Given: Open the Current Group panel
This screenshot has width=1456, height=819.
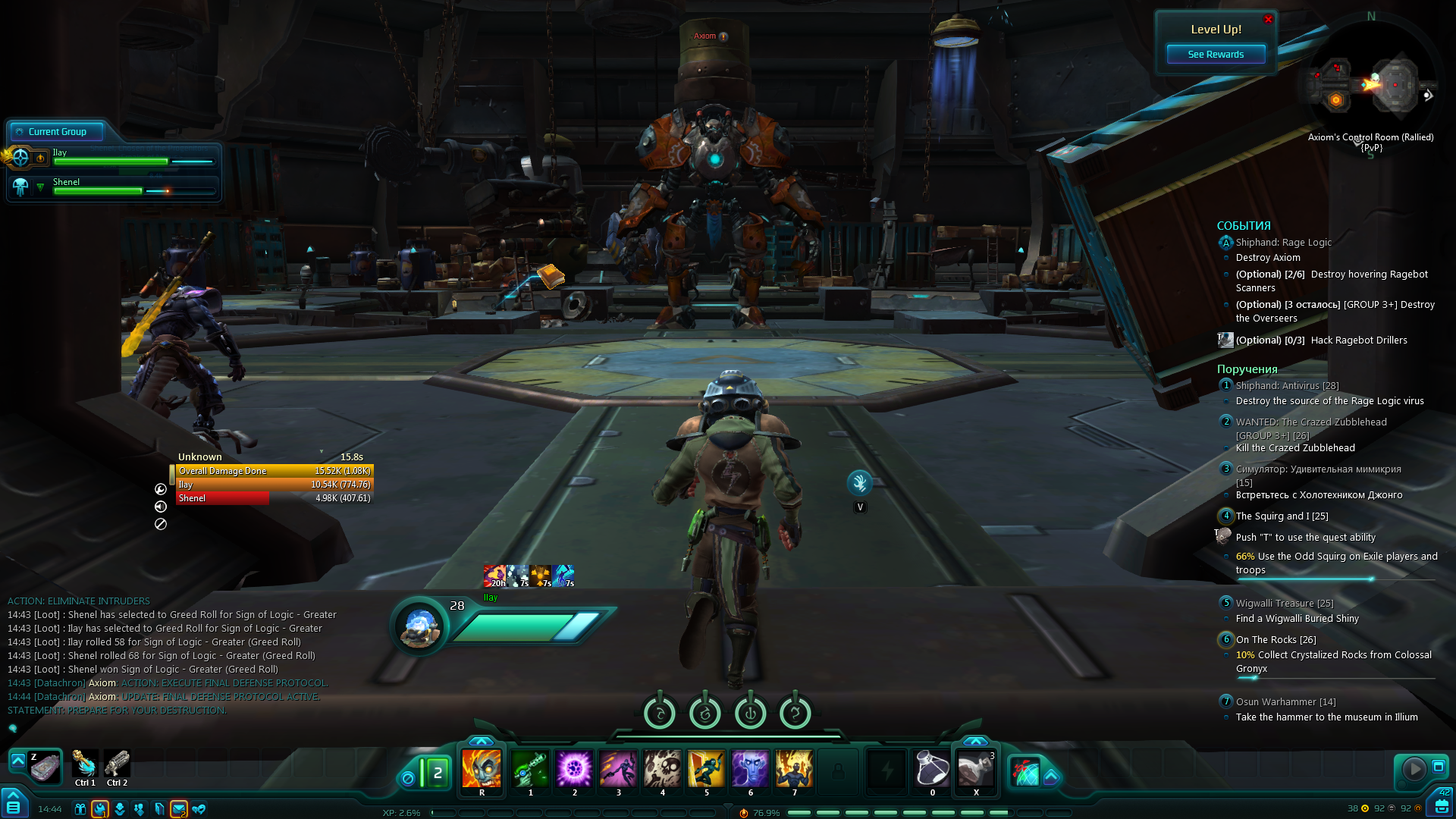Looking at the screenshot, I should pyautogui.click(x=57, y=132).
